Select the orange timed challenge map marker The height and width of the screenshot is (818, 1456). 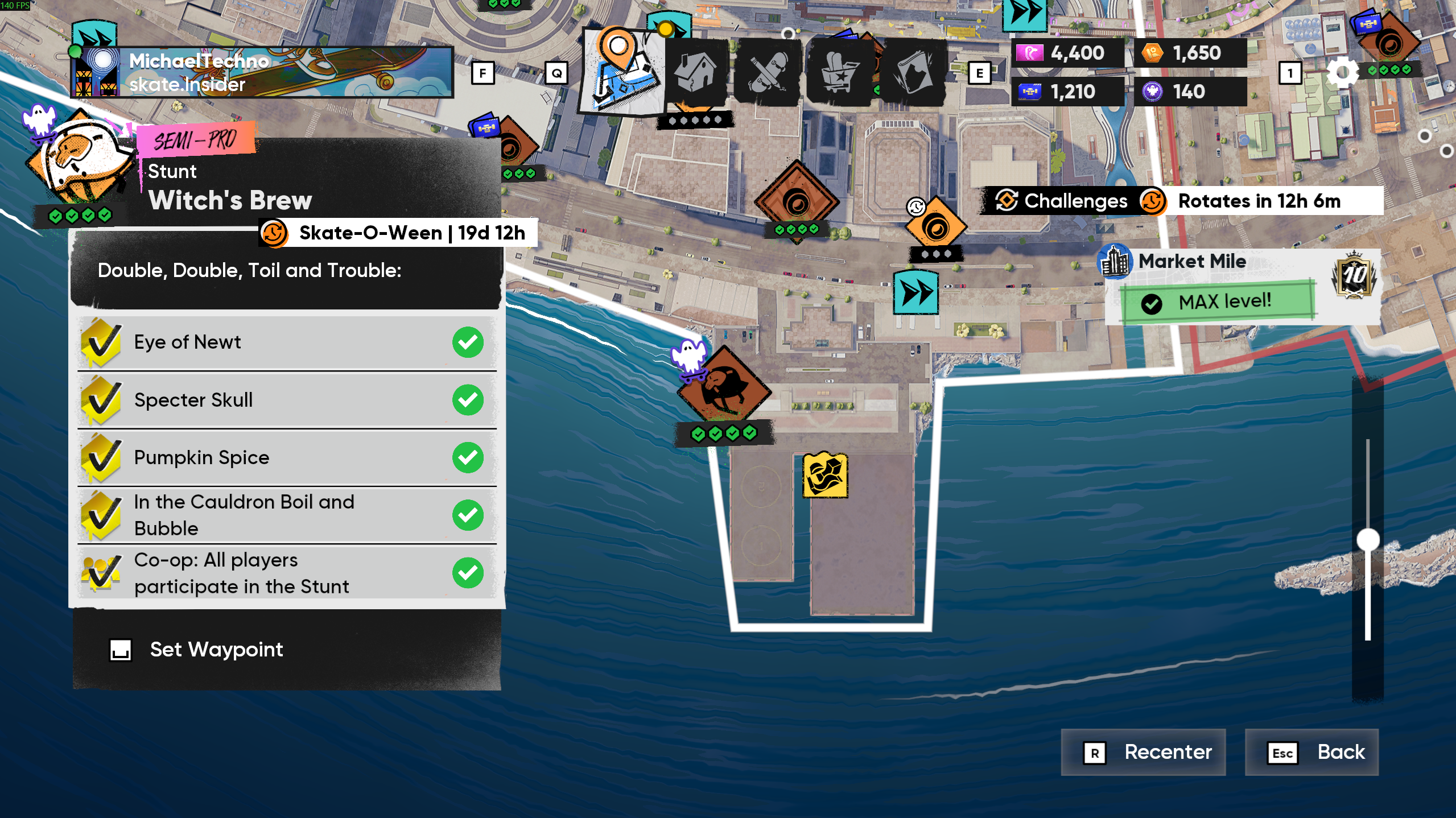[936, 228]
